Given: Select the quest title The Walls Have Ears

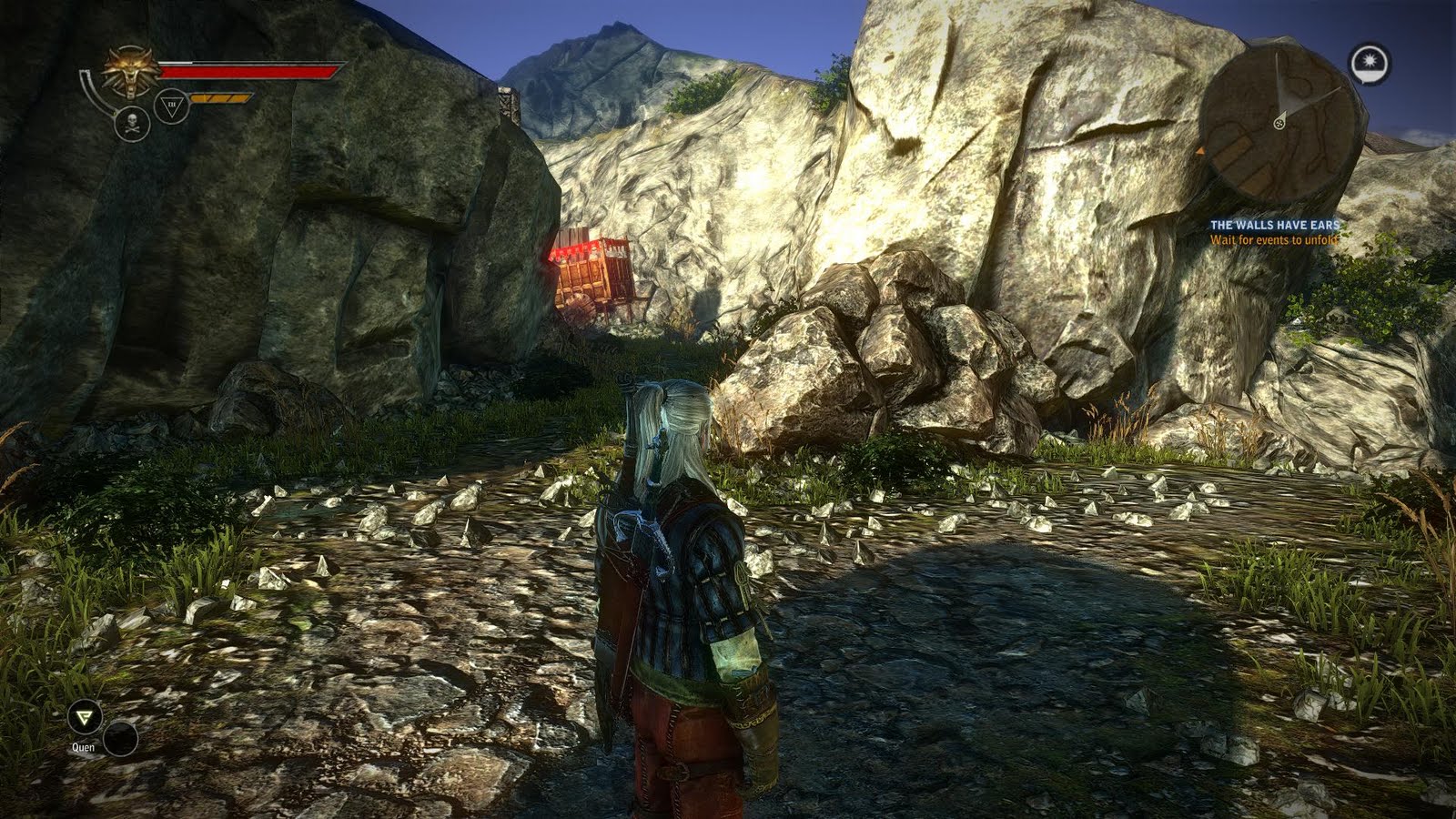Looking at the screenshot, I should [x=1276, y=225].
